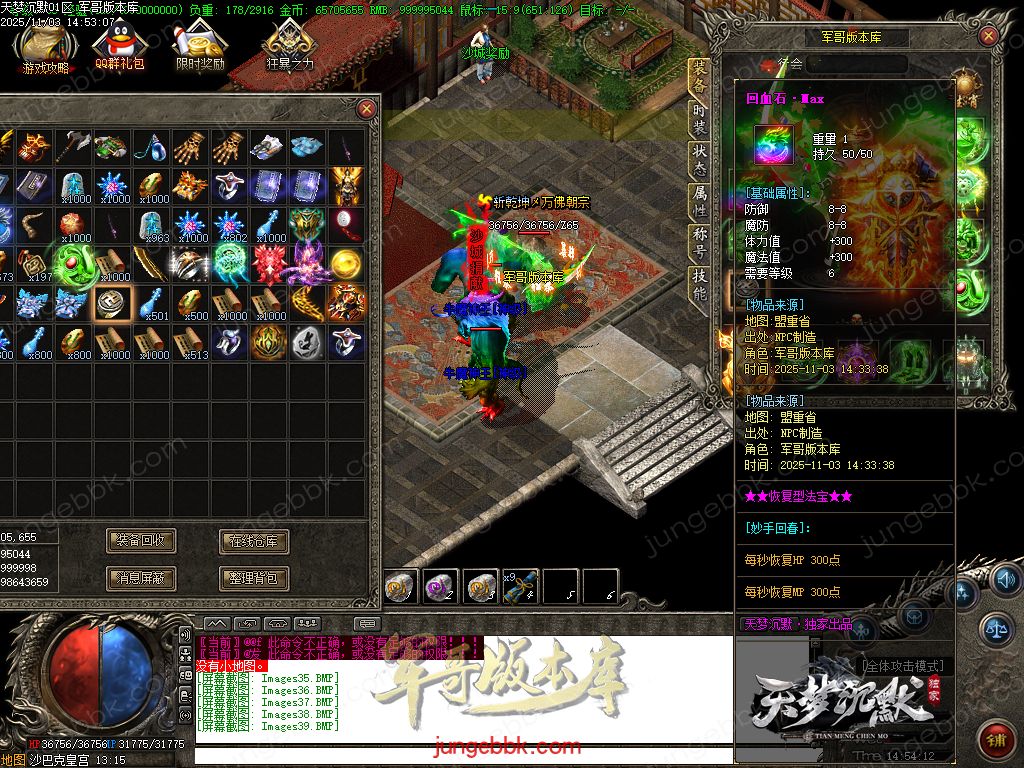Viewport: 1024px width, 768px height.
Task: Switch to the 时装 costume tab
Action: point(699,119)
